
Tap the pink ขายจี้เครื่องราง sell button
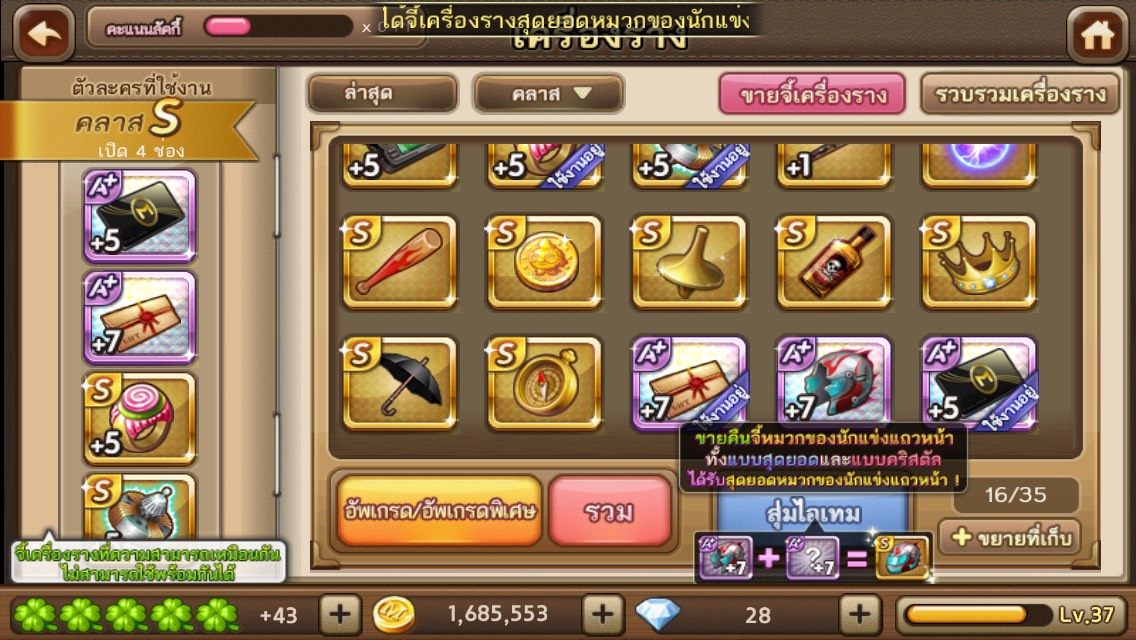[812, 95]
